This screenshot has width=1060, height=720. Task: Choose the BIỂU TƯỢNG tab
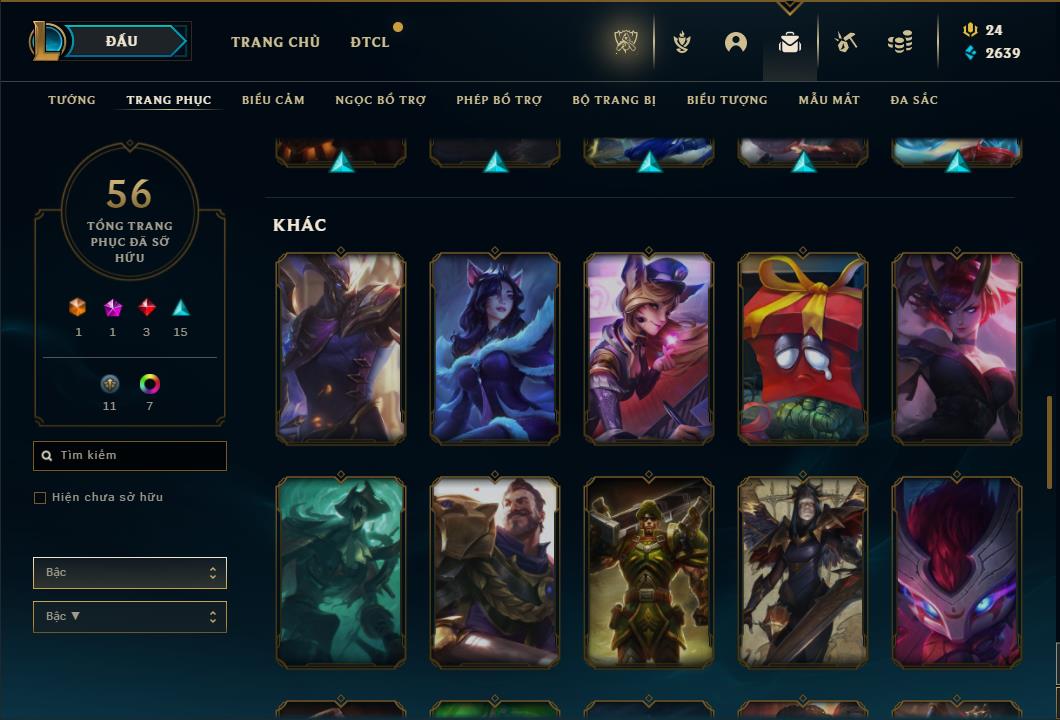click(x=727, y=100)
